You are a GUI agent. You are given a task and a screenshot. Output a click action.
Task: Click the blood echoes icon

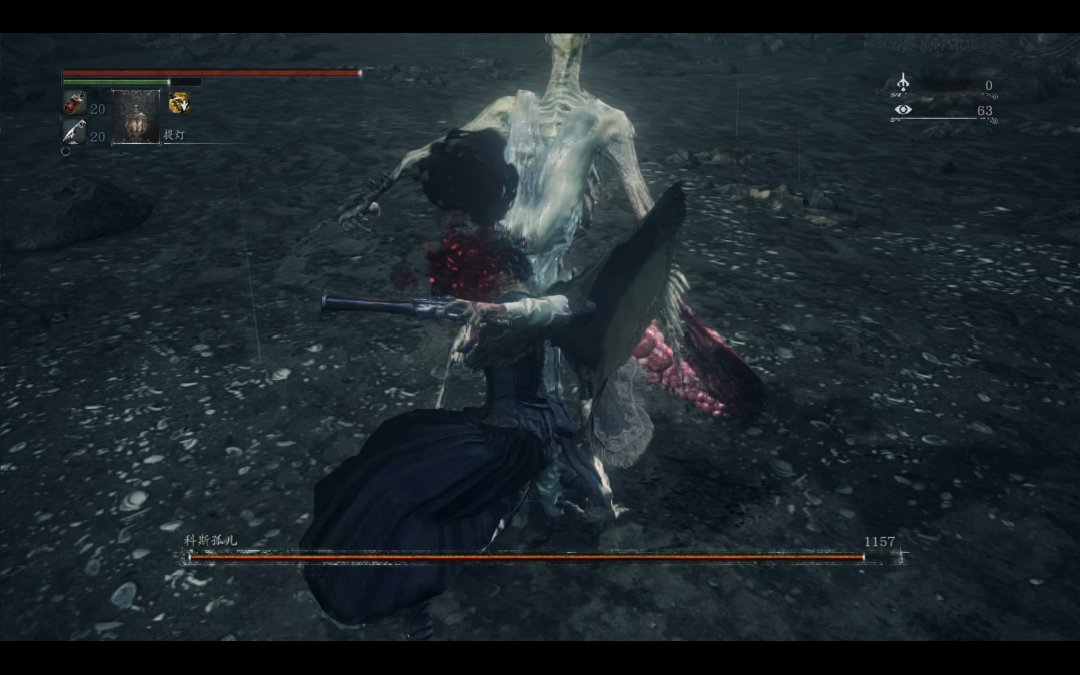click(x=903, y=84)
